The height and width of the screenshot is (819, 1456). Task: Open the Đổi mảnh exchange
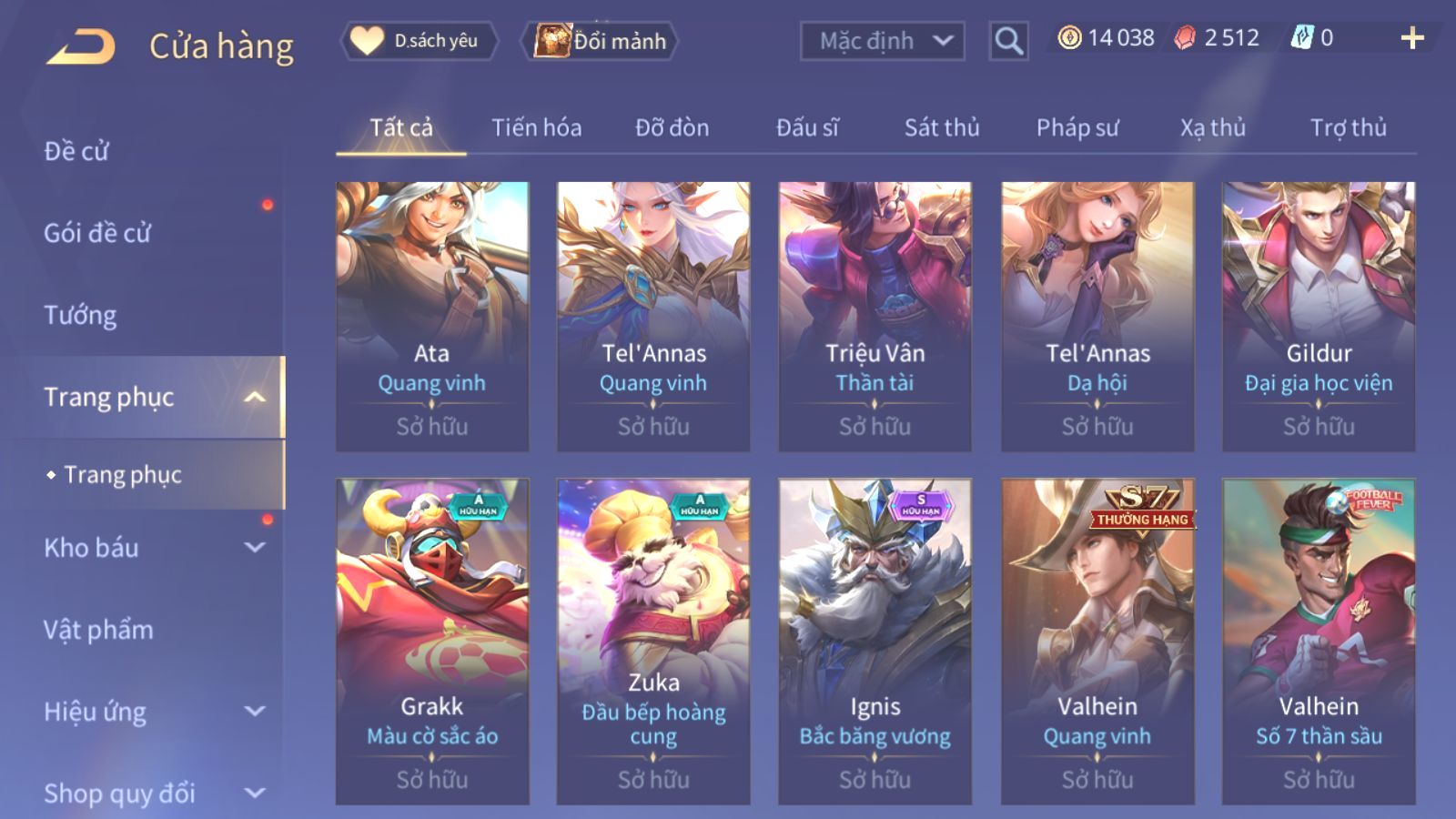[601, 41]
